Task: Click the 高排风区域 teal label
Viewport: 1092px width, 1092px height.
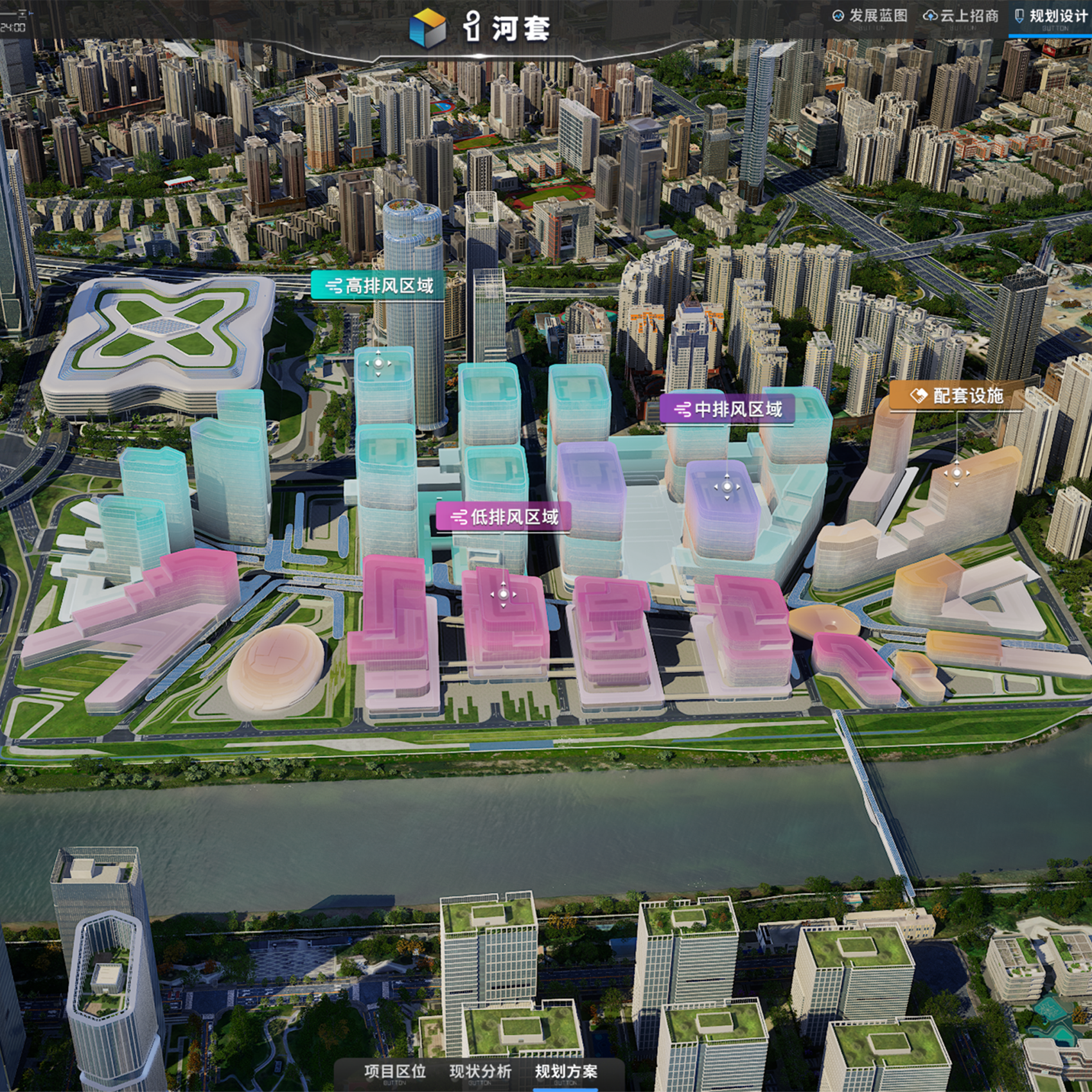Action: click(x=379, y=286)
